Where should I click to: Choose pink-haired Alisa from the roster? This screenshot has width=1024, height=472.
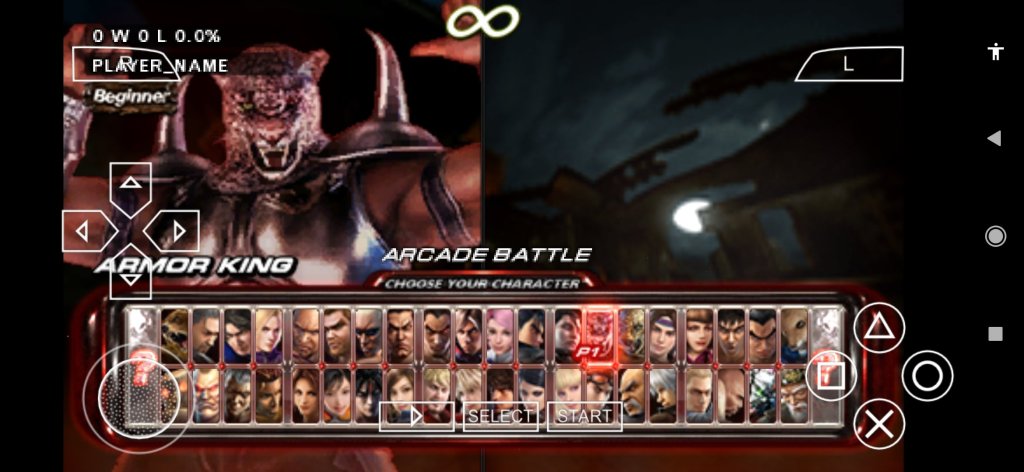501,335
